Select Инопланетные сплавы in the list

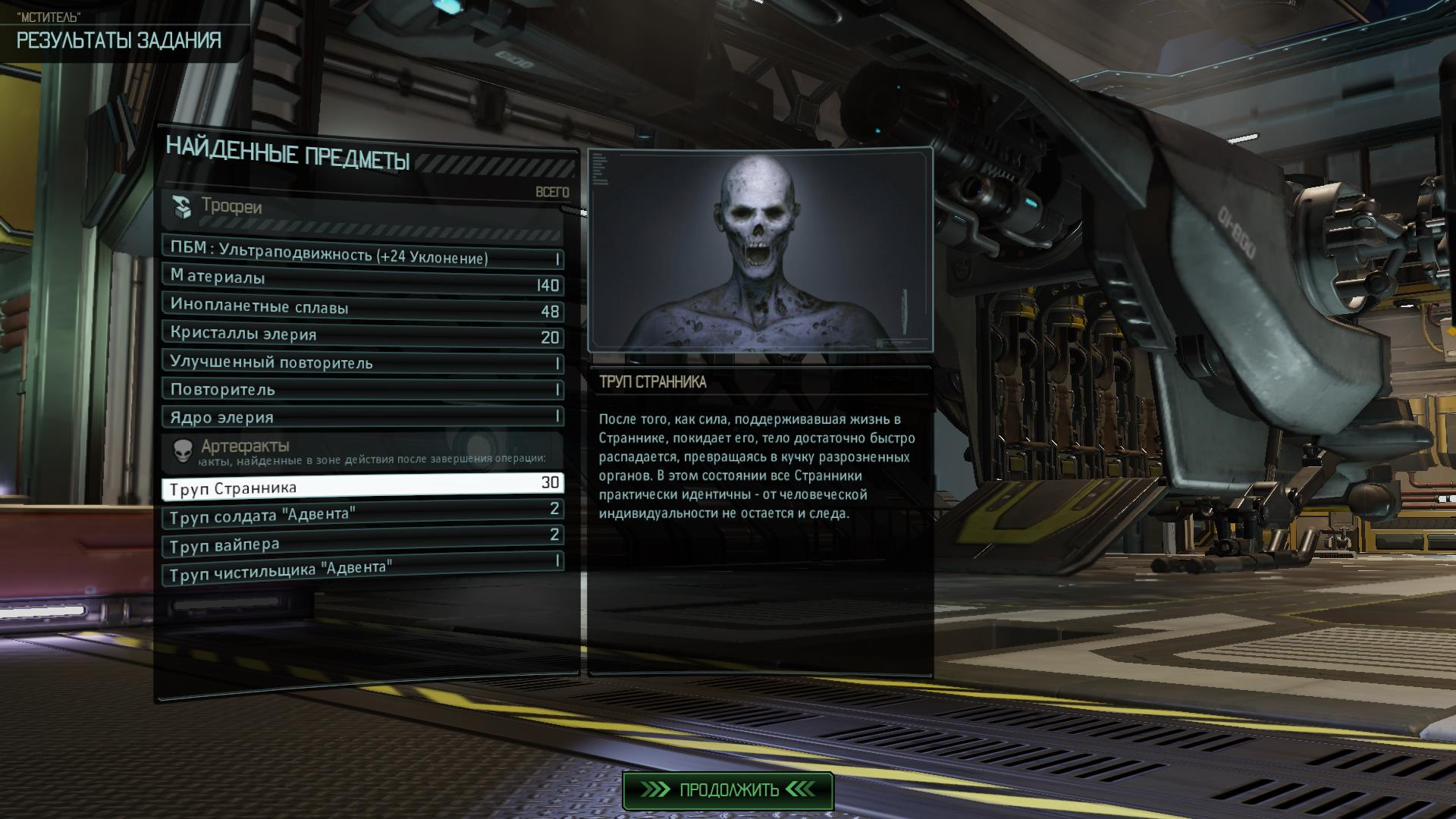[362, 309]
